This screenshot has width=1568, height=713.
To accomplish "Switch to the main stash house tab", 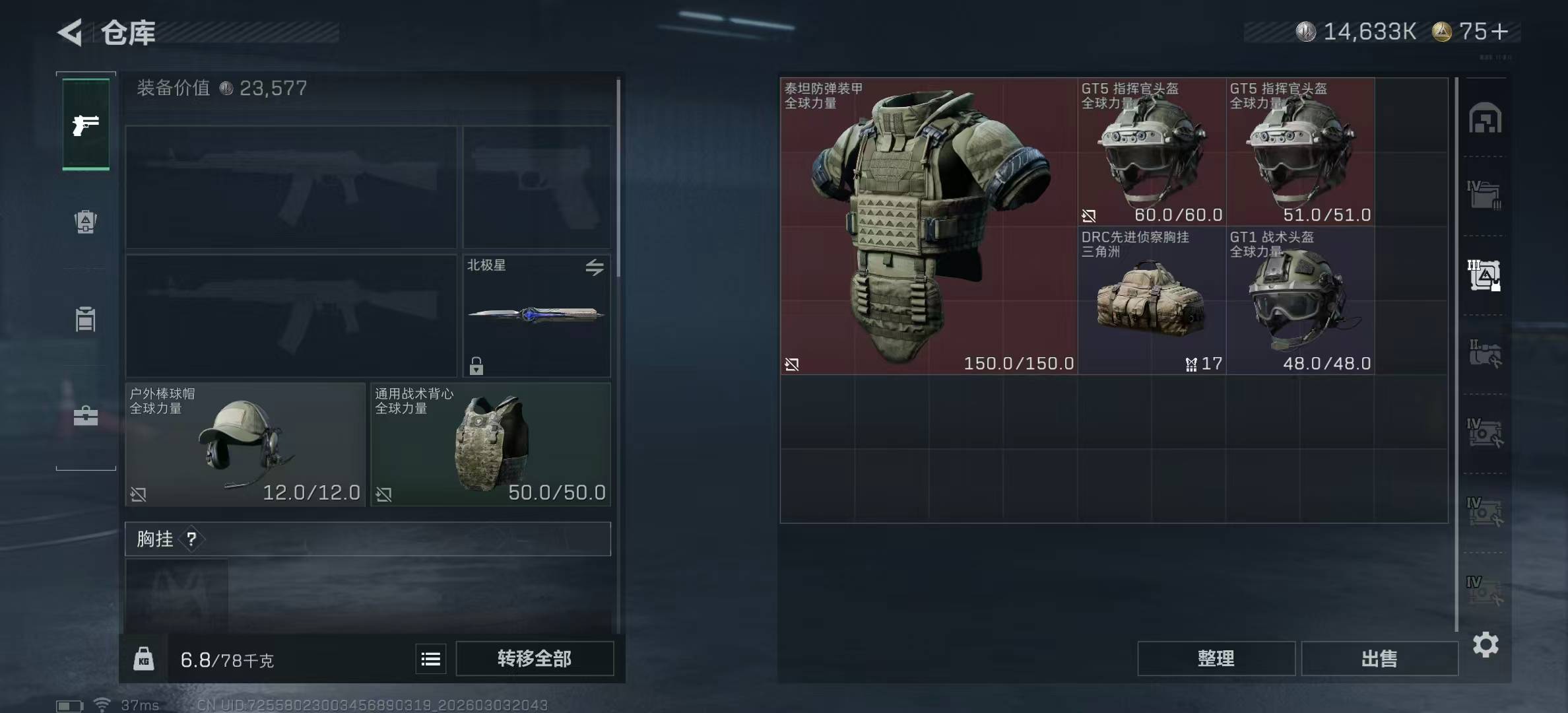I will click(1485, 119).
